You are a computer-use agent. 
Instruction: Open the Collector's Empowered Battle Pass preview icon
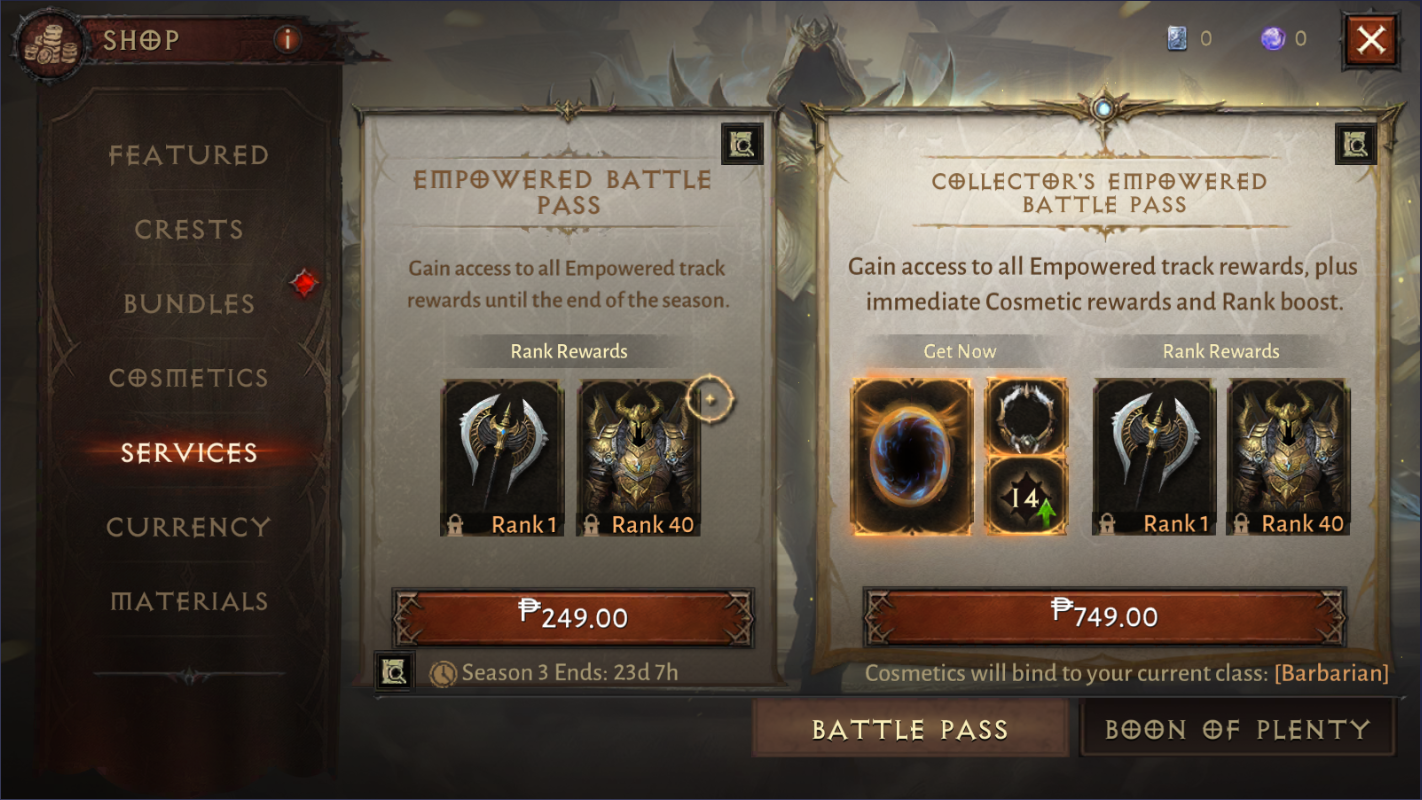click(x=1355, y=143)
